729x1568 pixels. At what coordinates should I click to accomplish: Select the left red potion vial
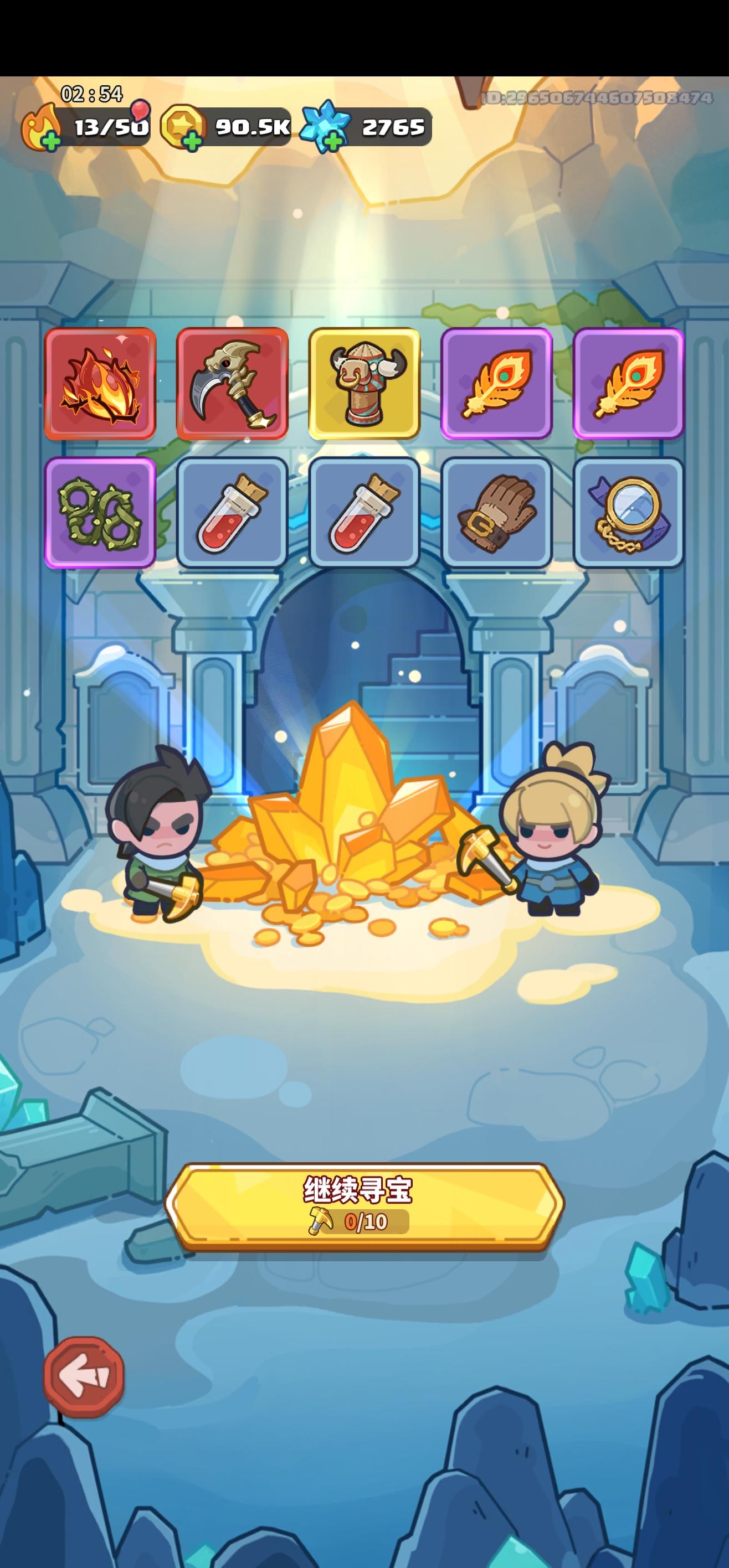click(232, 516)
